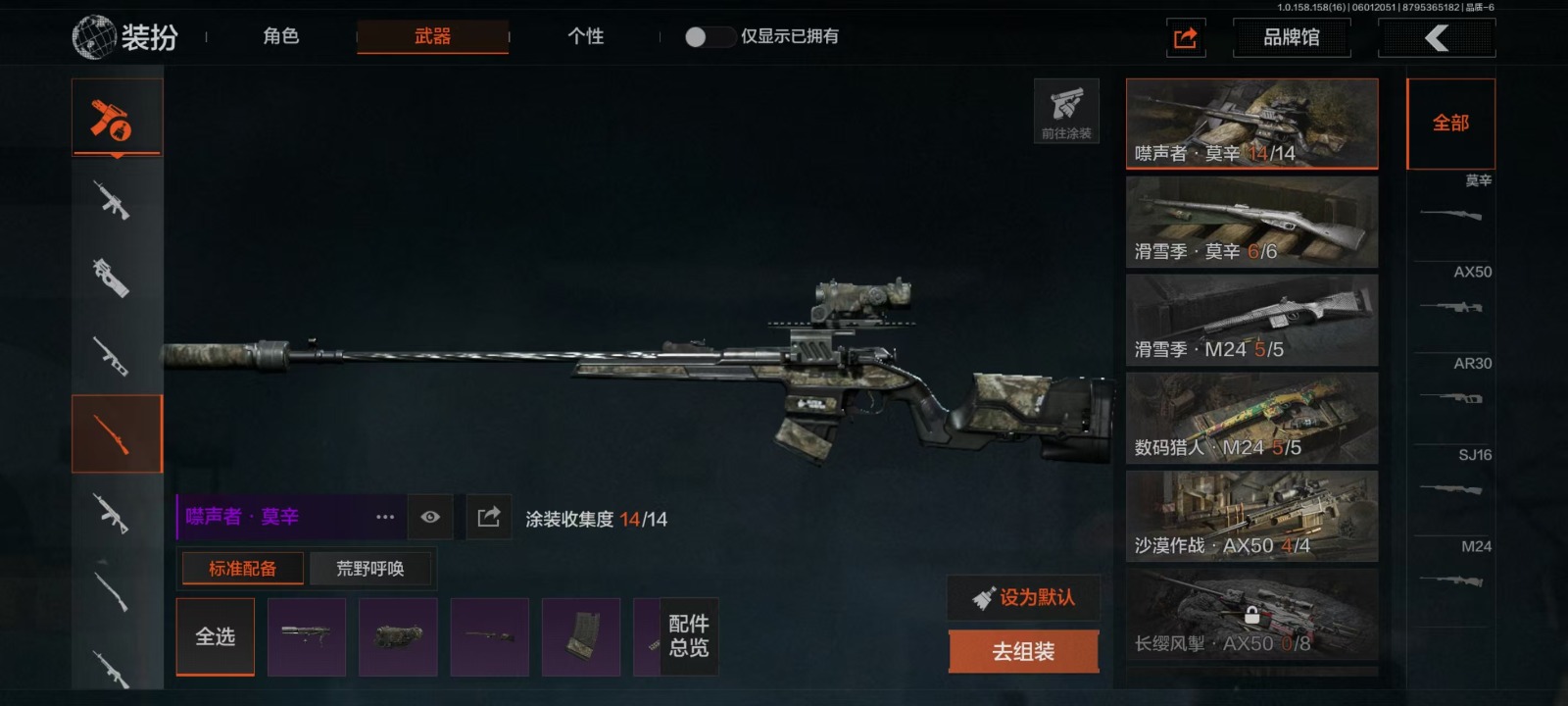Open the 个性 tab
Screen dimensions: 1568x706
coord(585,36)
